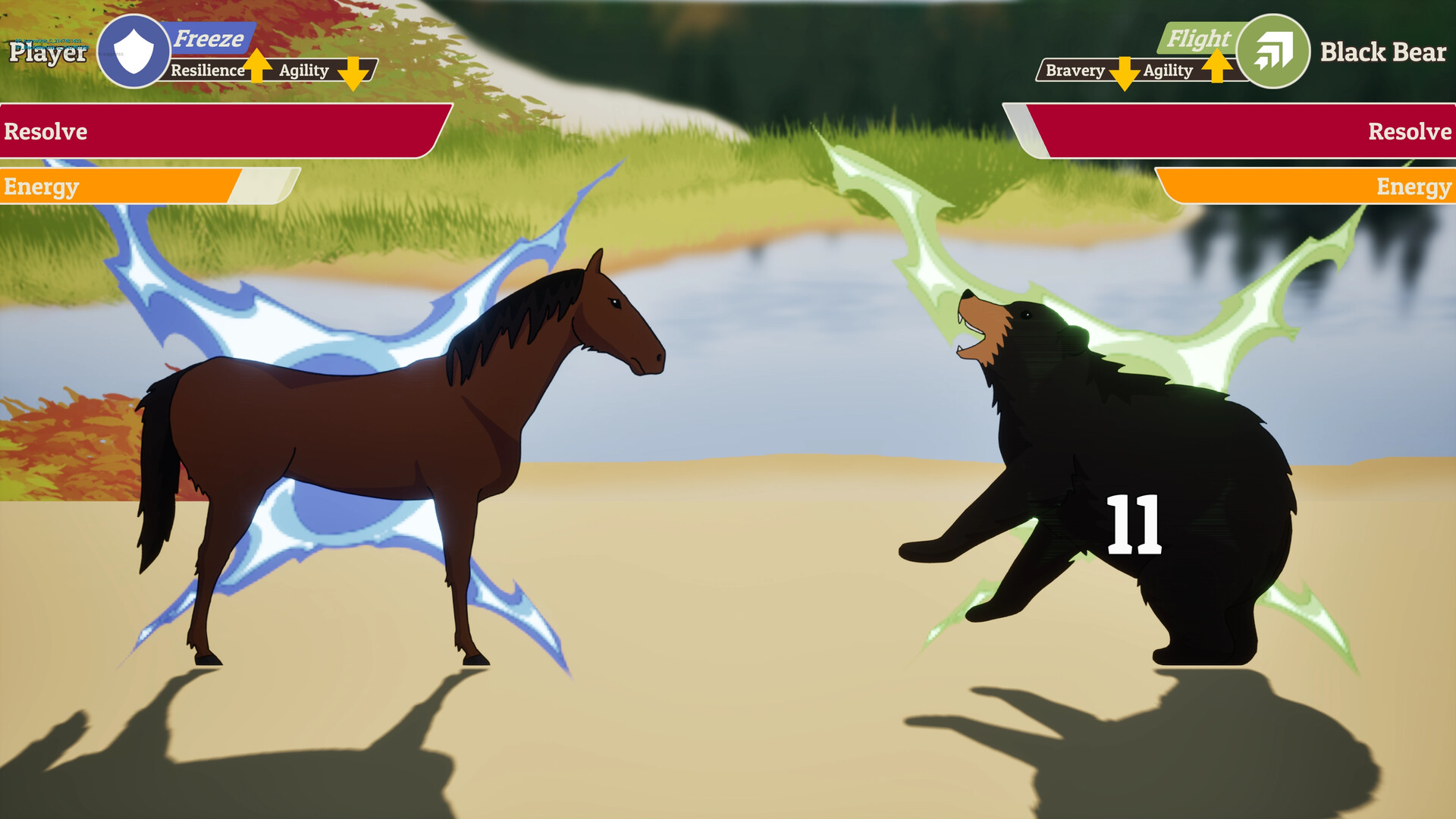Open the Bravery stat details
The height and width of the screenshot is (819, 1456).
[x=1075, y=71]
